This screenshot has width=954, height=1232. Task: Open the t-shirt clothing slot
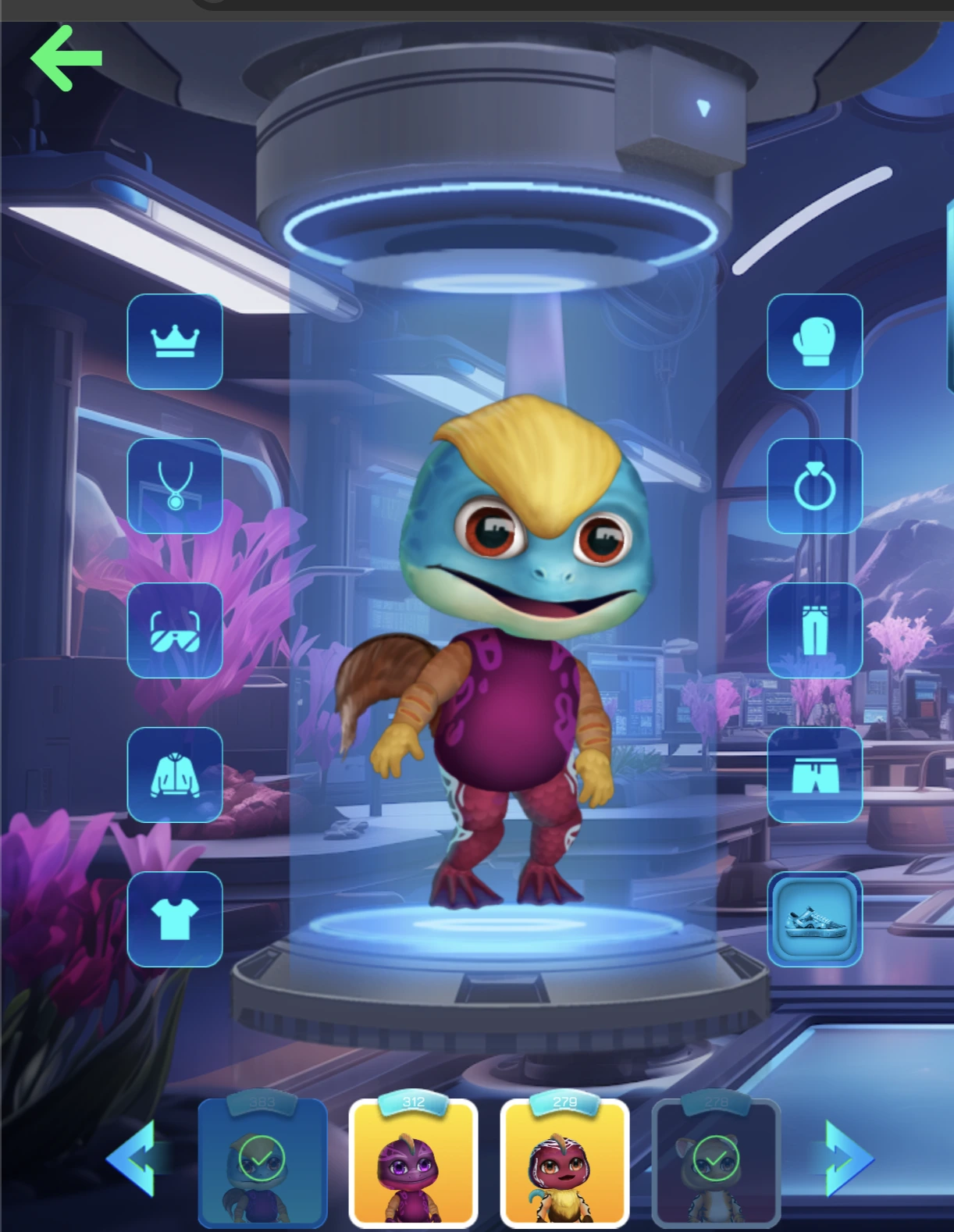175,919
